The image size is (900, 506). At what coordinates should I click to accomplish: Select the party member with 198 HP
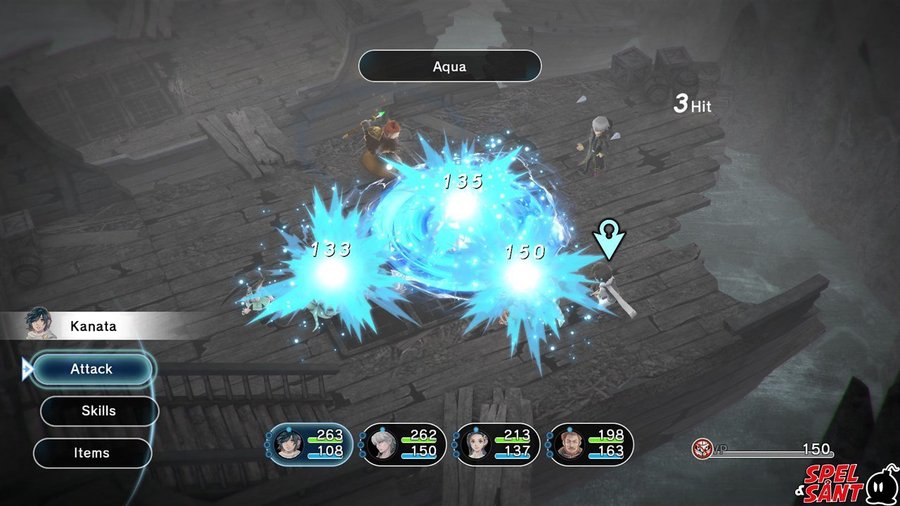coord(591,443)
